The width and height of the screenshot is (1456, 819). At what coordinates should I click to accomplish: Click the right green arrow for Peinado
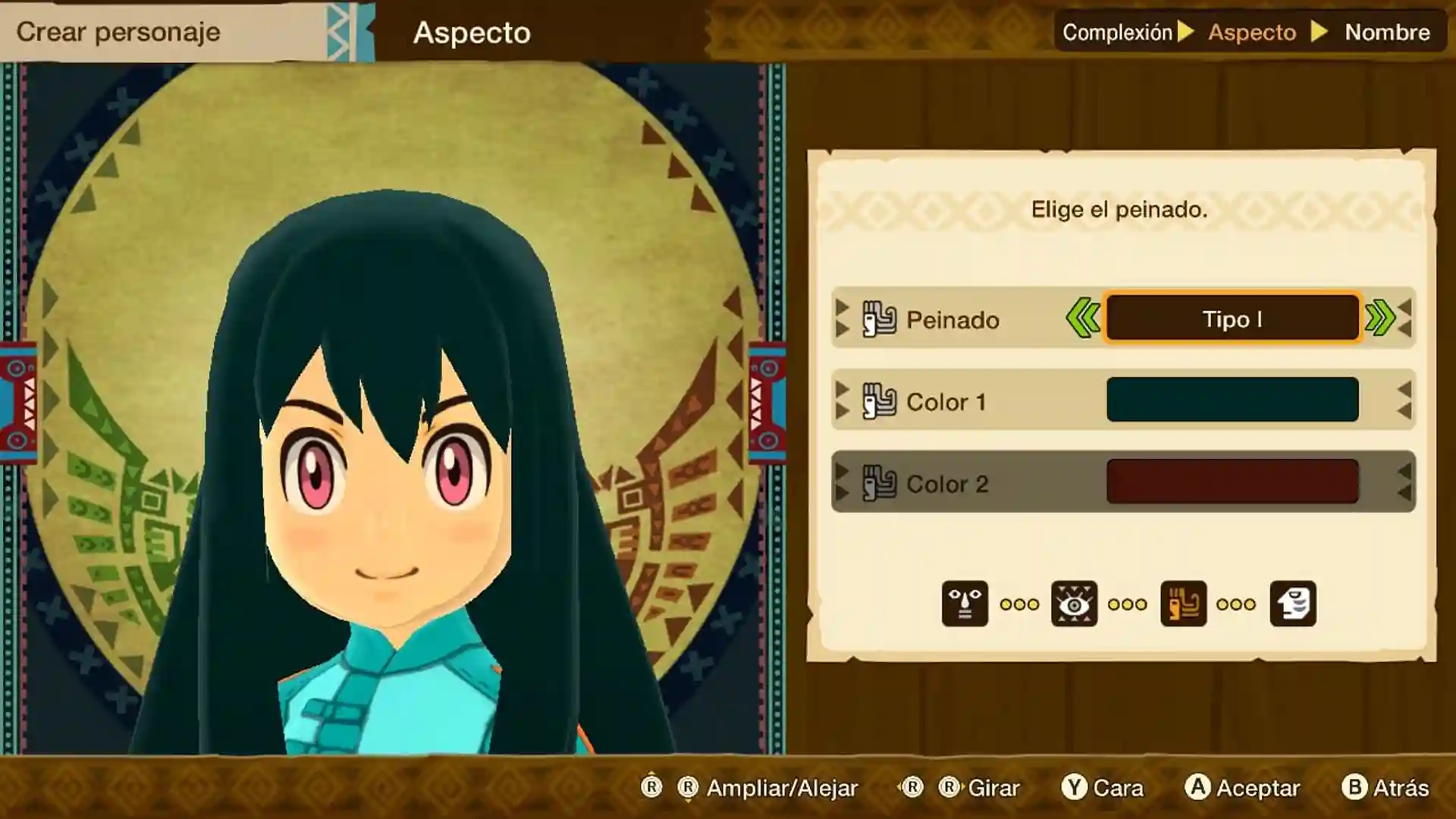tap(1382, 319)
